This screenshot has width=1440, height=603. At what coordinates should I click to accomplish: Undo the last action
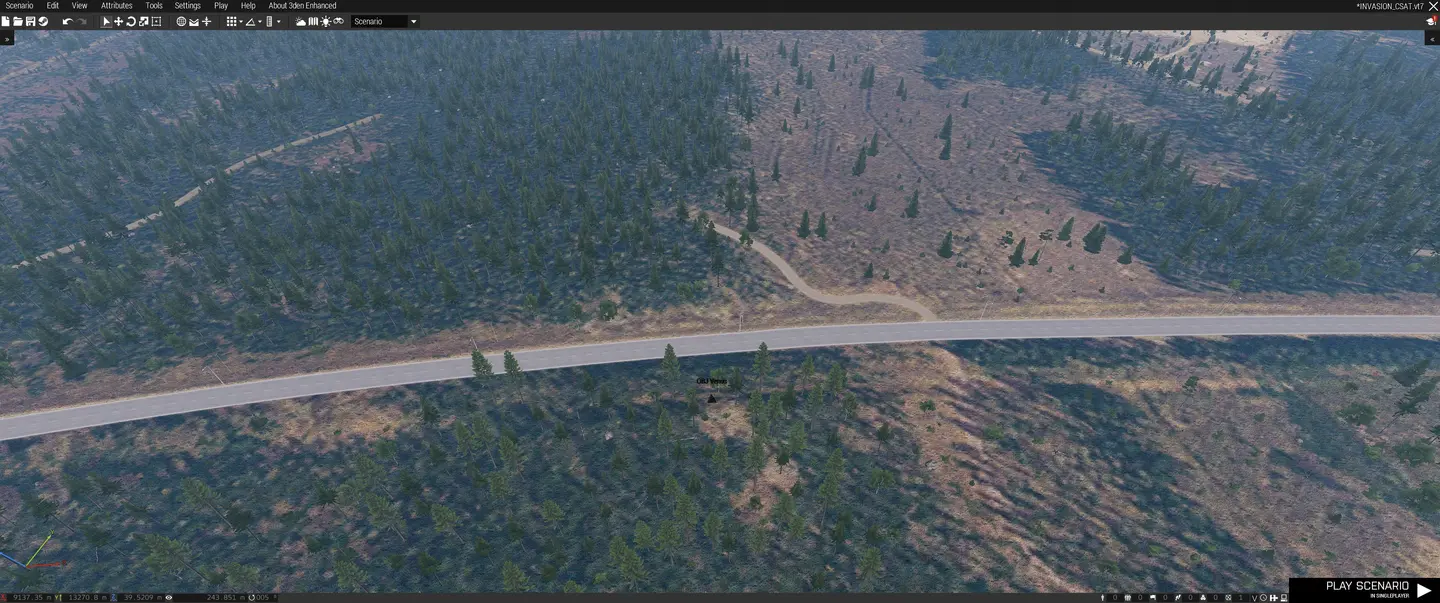coord(67,21)
